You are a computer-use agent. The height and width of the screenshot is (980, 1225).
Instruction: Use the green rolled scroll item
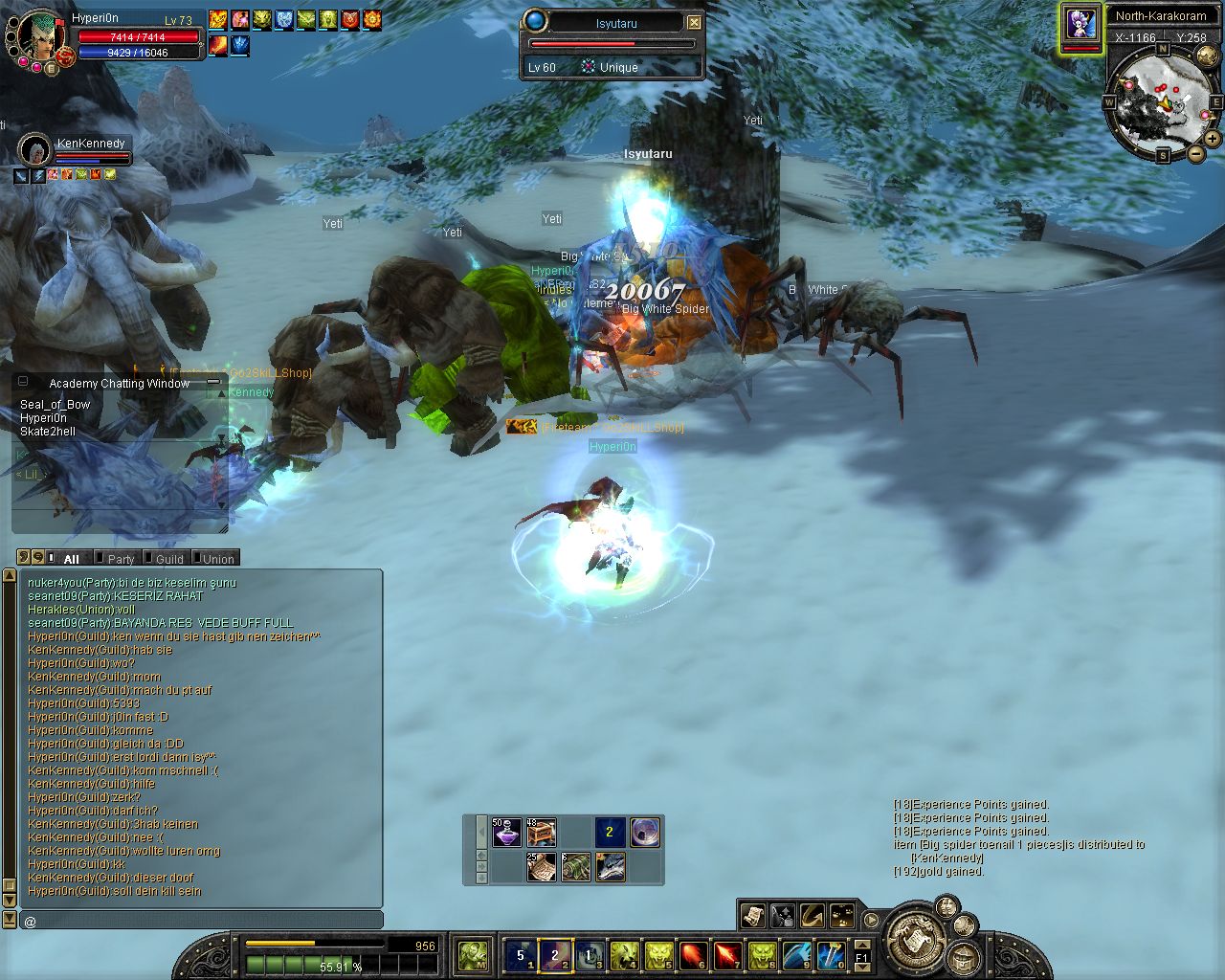pos(576,867)
